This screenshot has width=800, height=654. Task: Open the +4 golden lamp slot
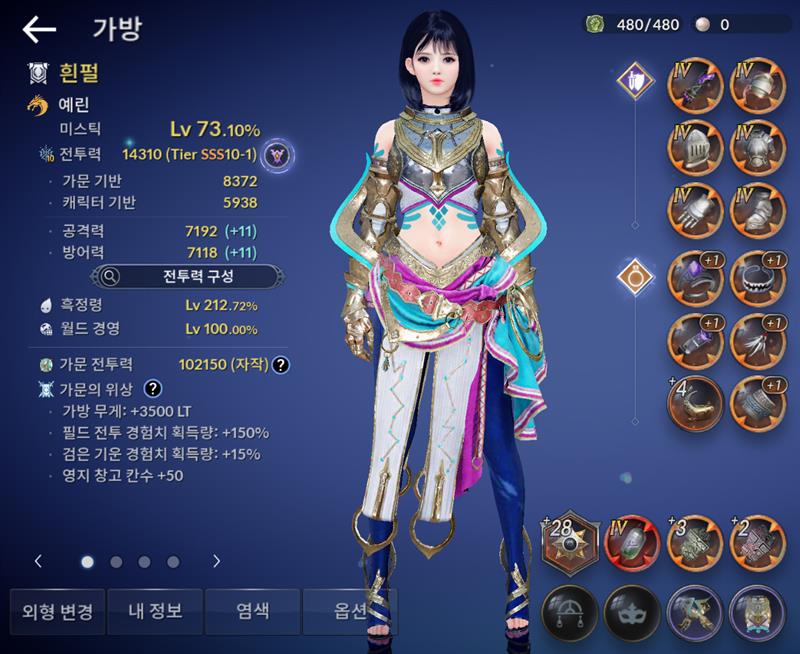click(695, 400)
